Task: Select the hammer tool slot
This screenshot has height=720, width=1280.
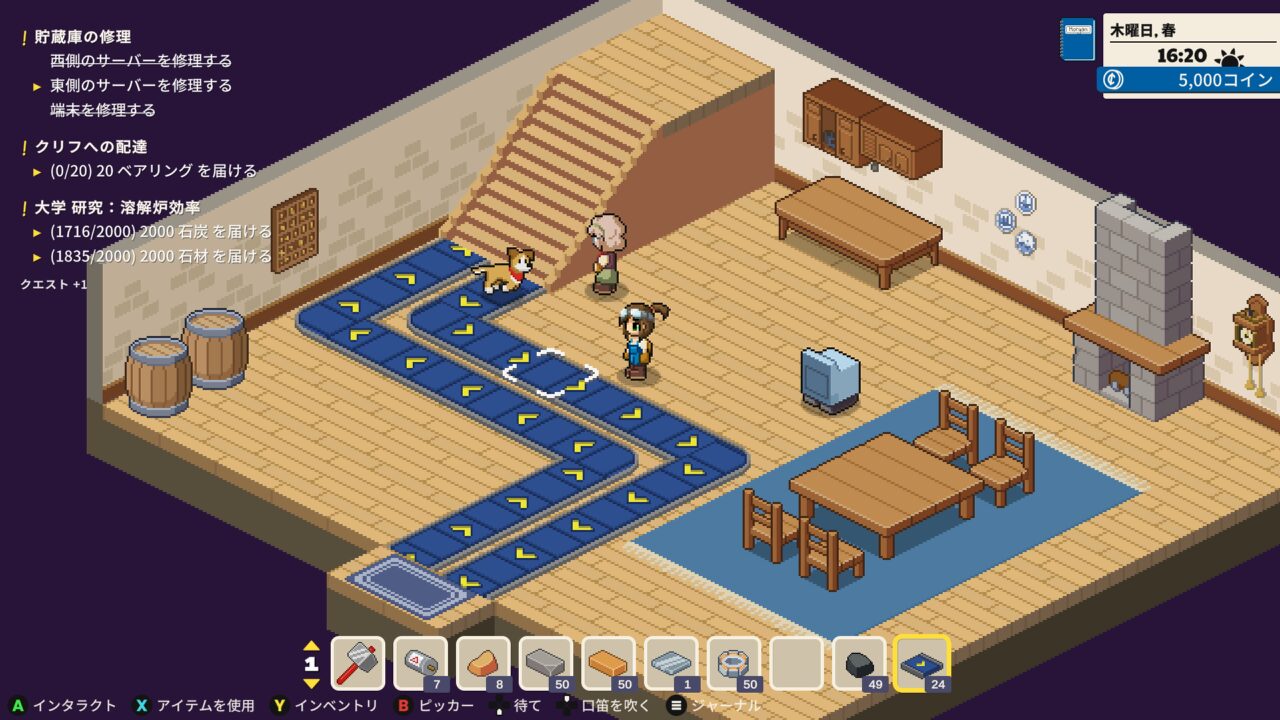Action: click(x=357, y=663)
